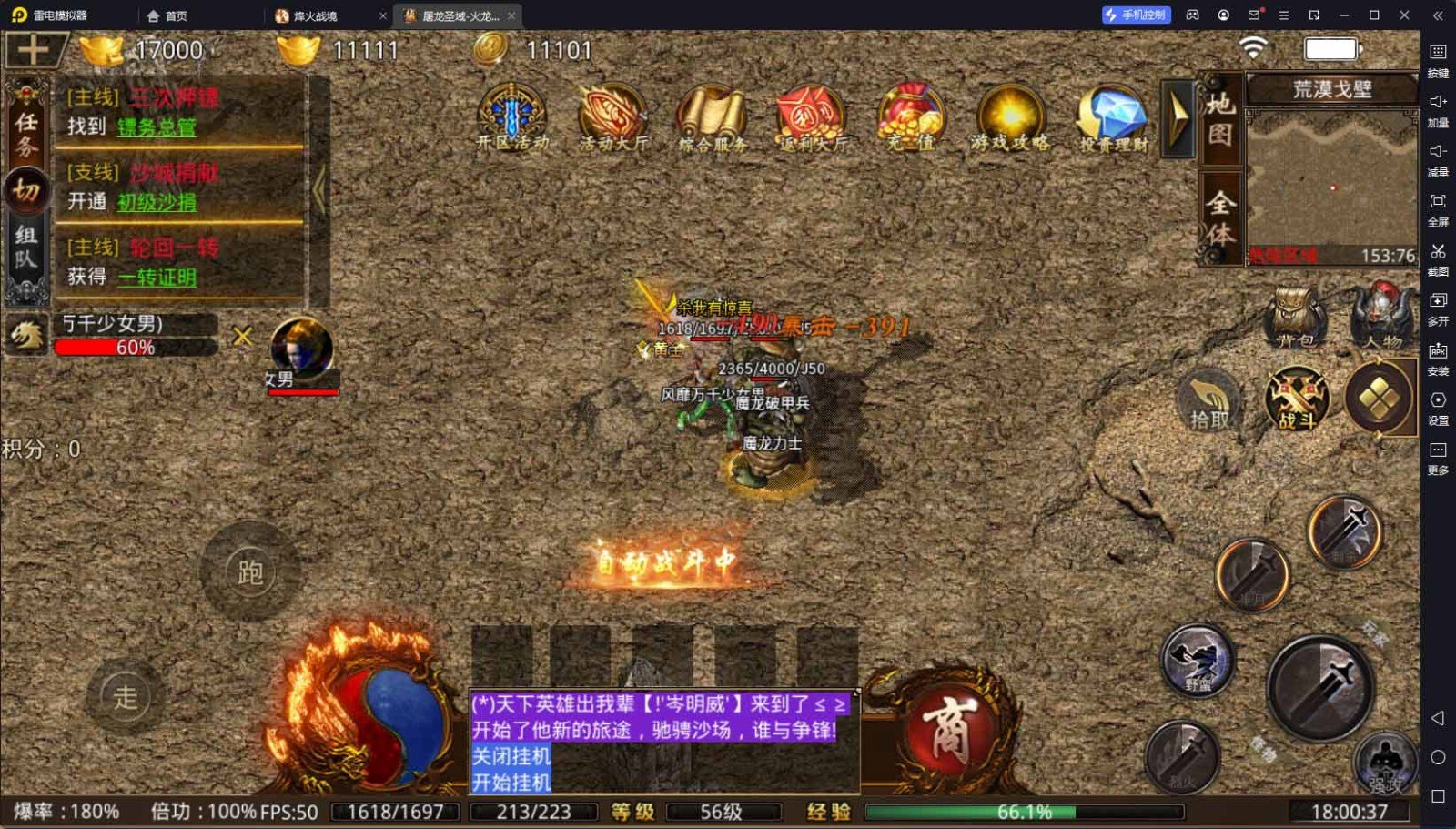Tap the 跑 run button

pyautogui.click(x=249, y=571)
